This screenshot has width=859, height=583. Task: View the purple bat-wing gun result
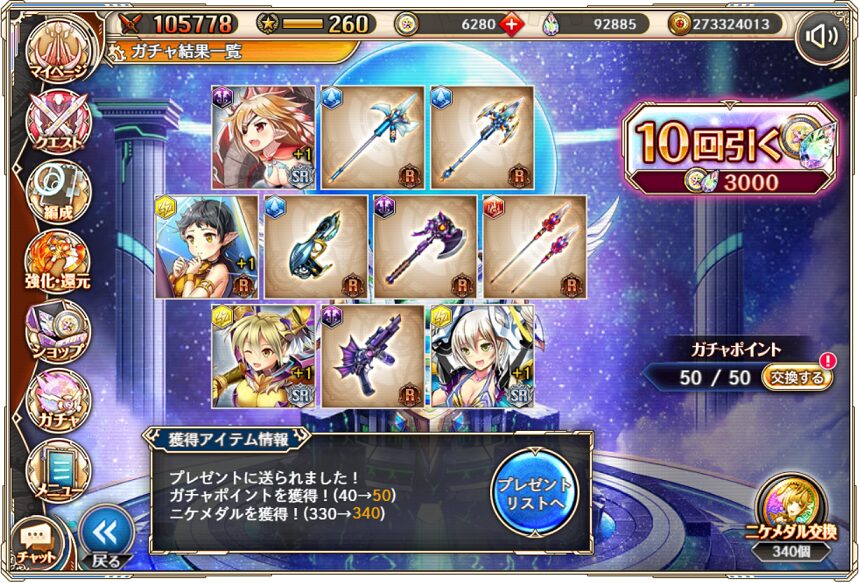(x=372, y=355)
